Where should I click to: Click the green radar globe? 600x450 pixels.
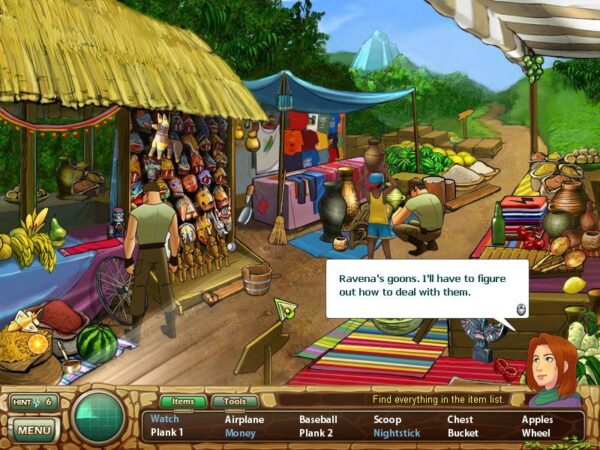pyautogui.click(x=100, y=417)
